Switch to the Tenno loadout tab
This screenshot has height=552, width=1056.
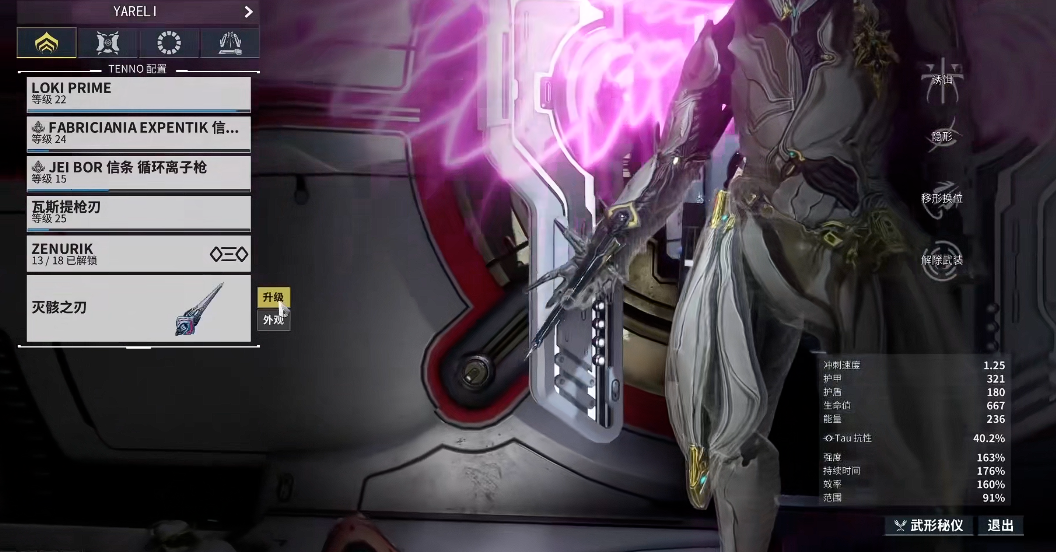[46, 43]
